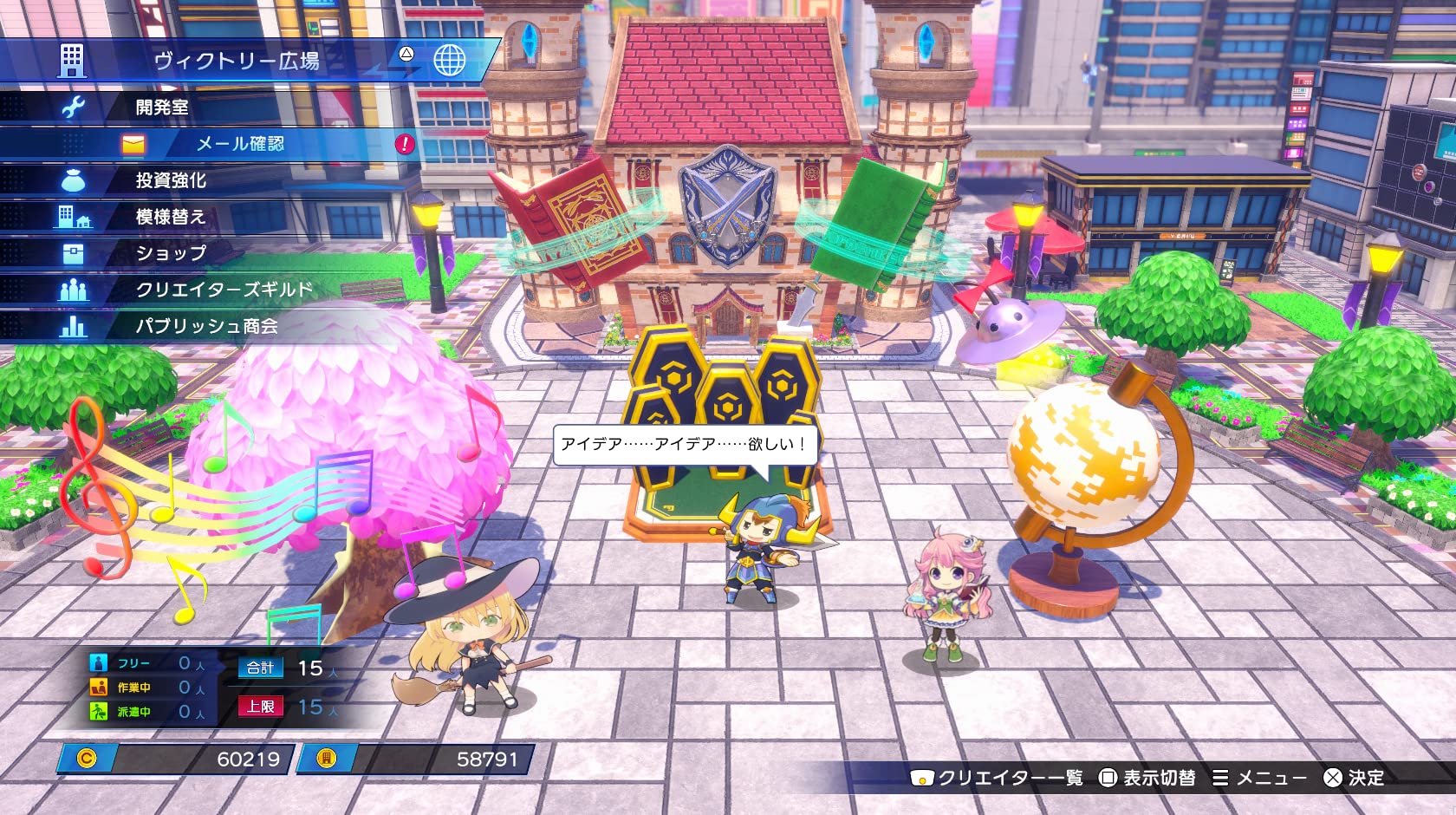Toggle the フリー worker status filter
1456x815 pixels.
click(x=98, y=662)
